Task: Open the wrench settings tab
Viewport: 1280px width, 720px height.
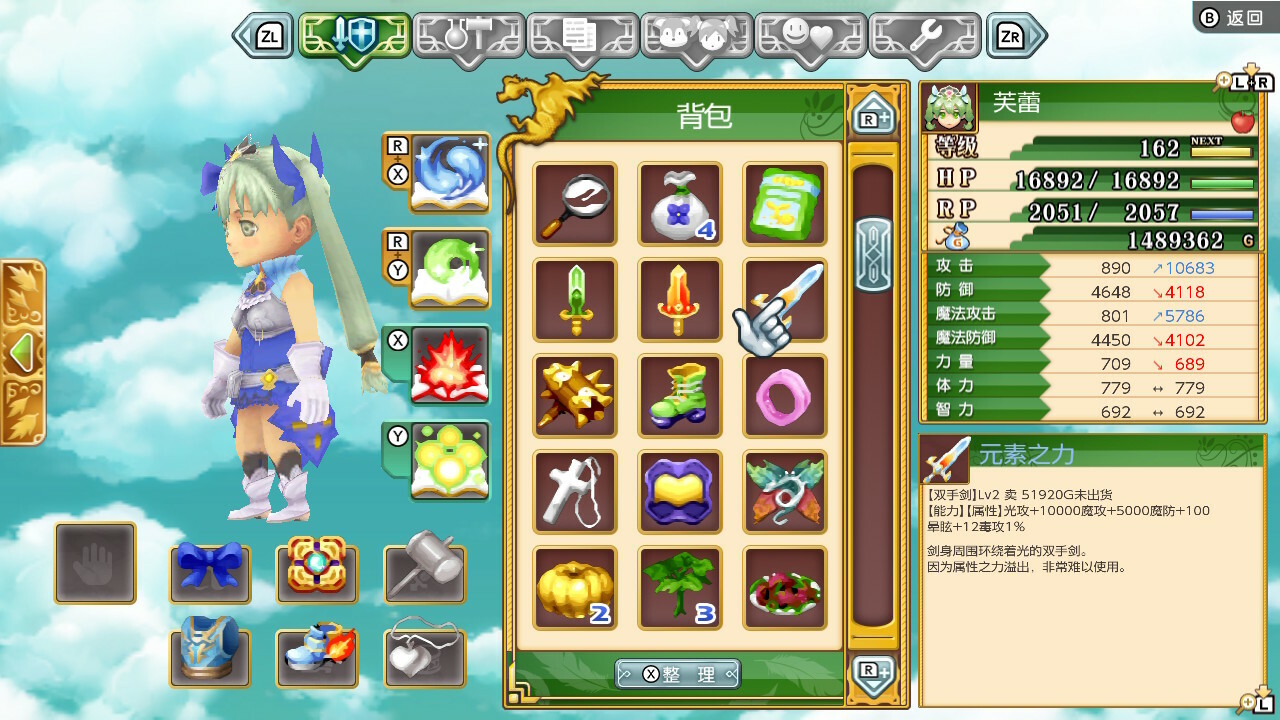Action: [x=924, y=37]
